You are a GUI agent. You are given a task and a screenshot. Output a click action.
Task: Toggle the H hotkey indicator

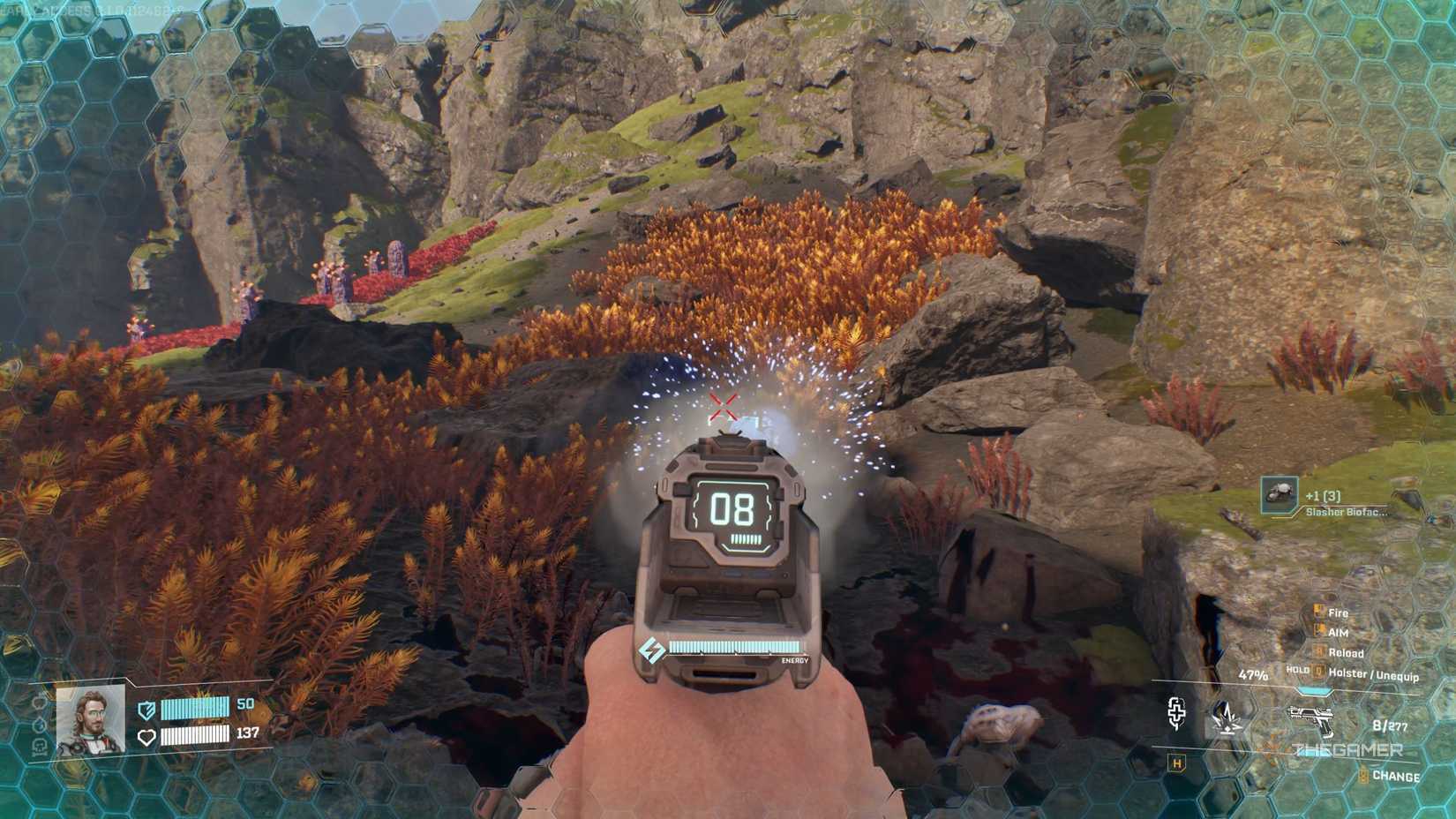pyautogui.click(x=1175, y=764)
